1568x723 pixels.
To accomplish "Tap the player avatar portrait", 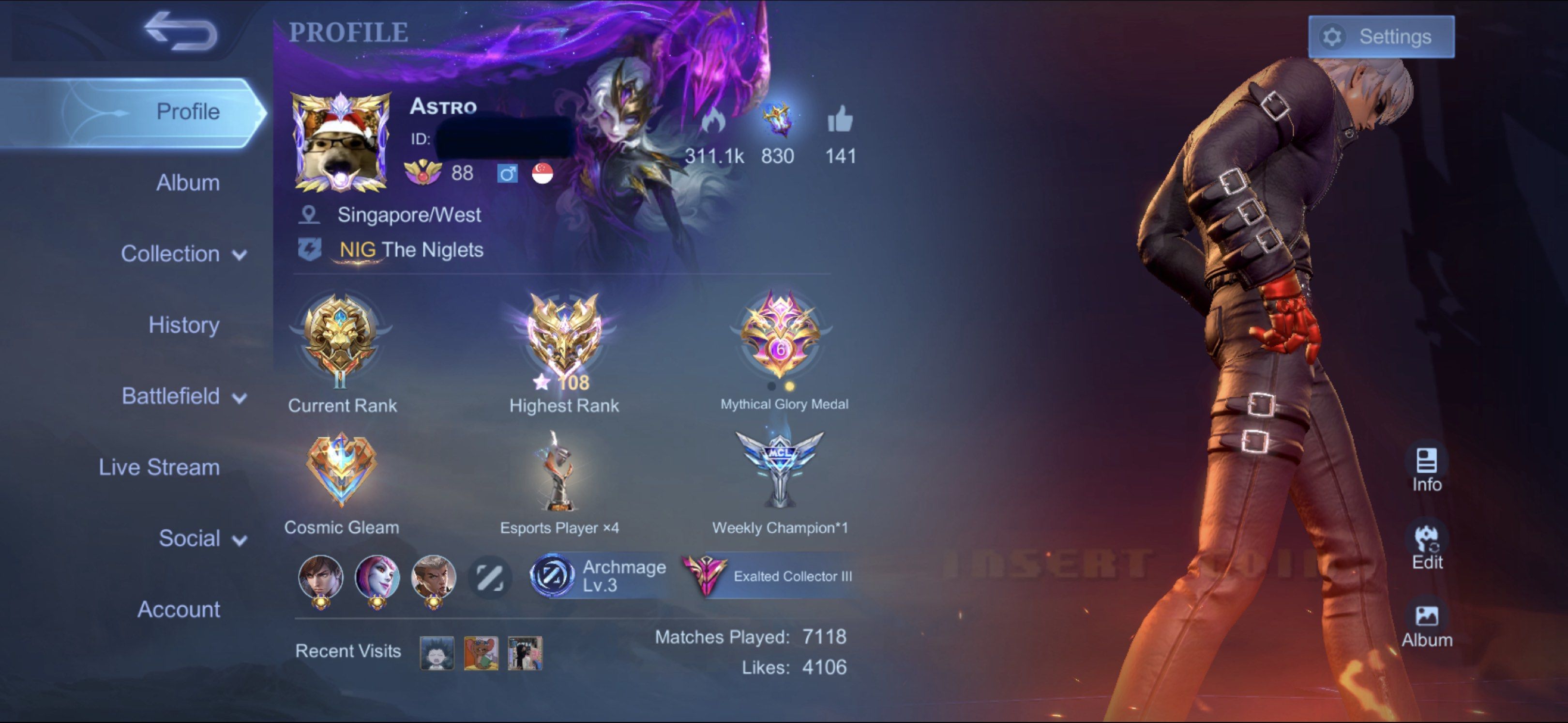I will 341,142.
